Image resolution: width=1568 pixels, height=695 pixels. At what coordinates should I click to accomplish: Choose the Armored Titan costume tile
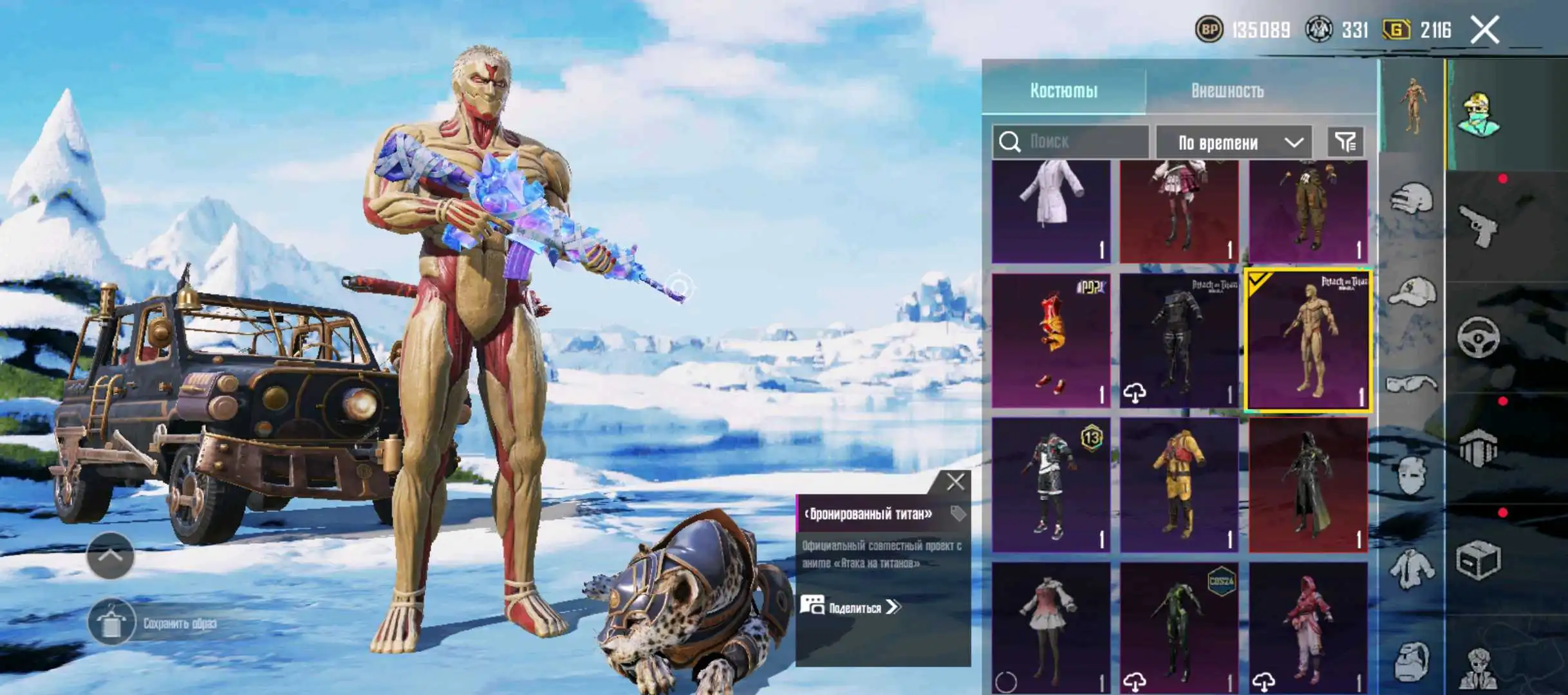coord(1308,341)
